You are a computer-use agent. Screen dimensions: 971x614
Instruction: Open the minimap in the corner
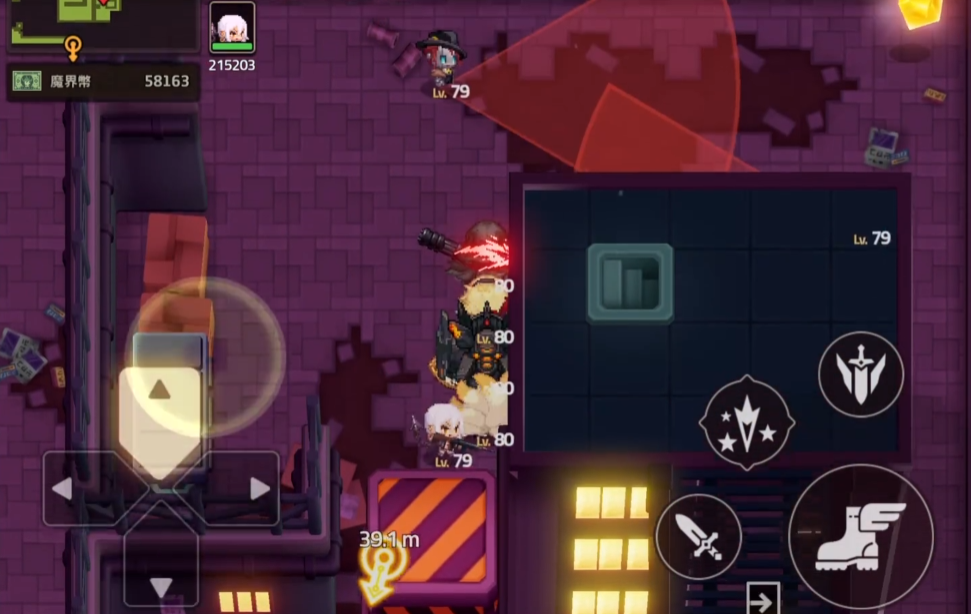click(x=100, y=24)
